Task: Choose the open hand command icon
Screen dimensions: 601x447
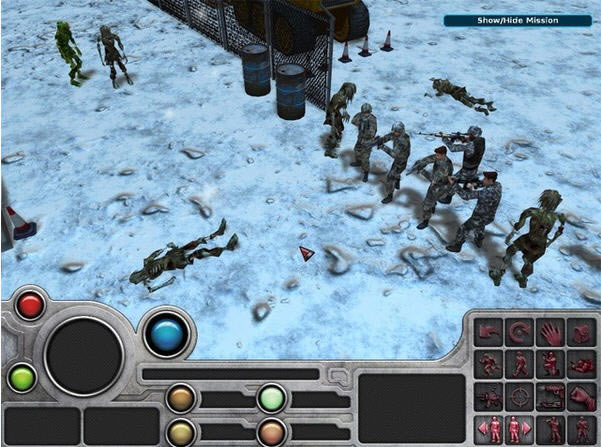Action: [551, 331]
